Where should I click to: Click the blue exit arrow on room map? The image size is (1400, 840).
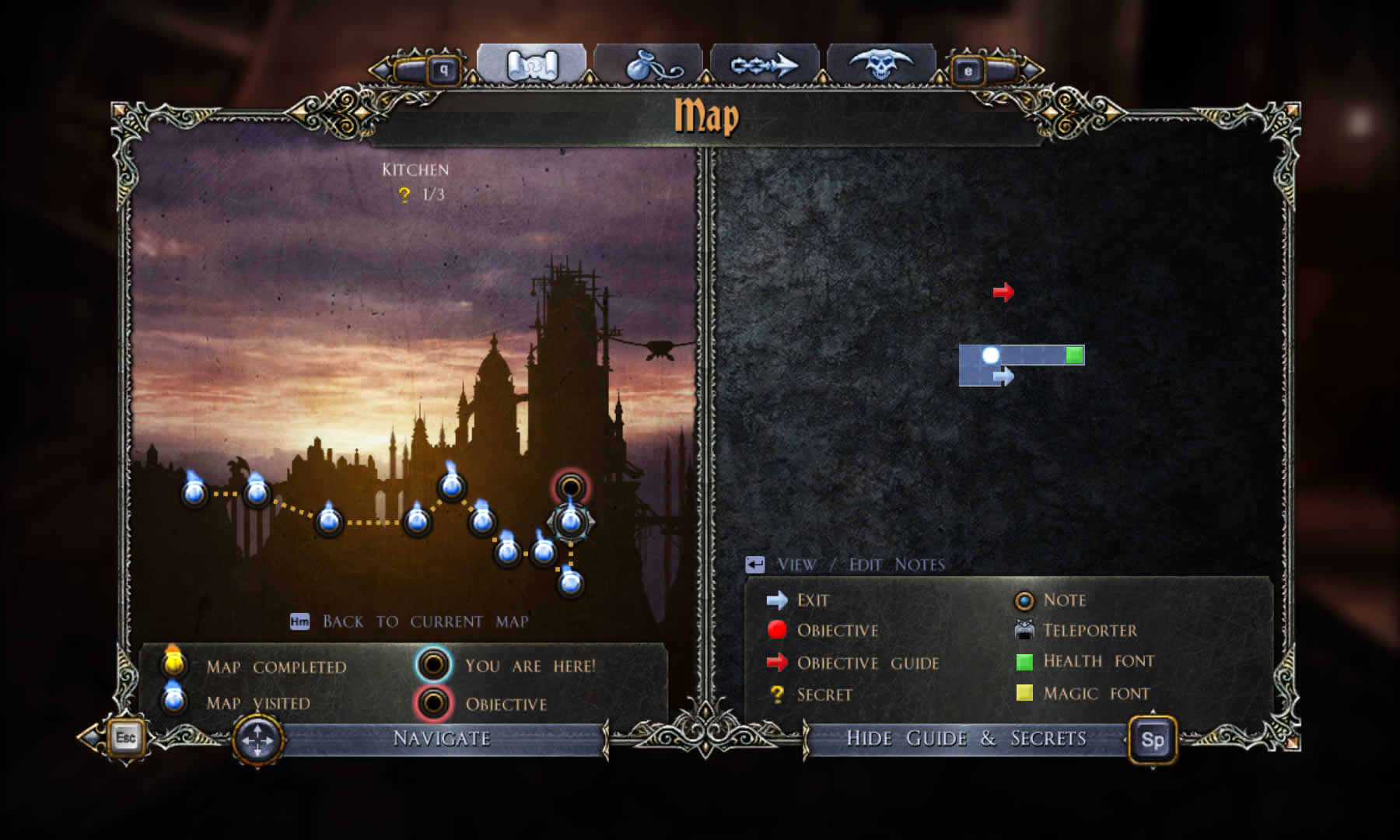[x=1003, y=377]
